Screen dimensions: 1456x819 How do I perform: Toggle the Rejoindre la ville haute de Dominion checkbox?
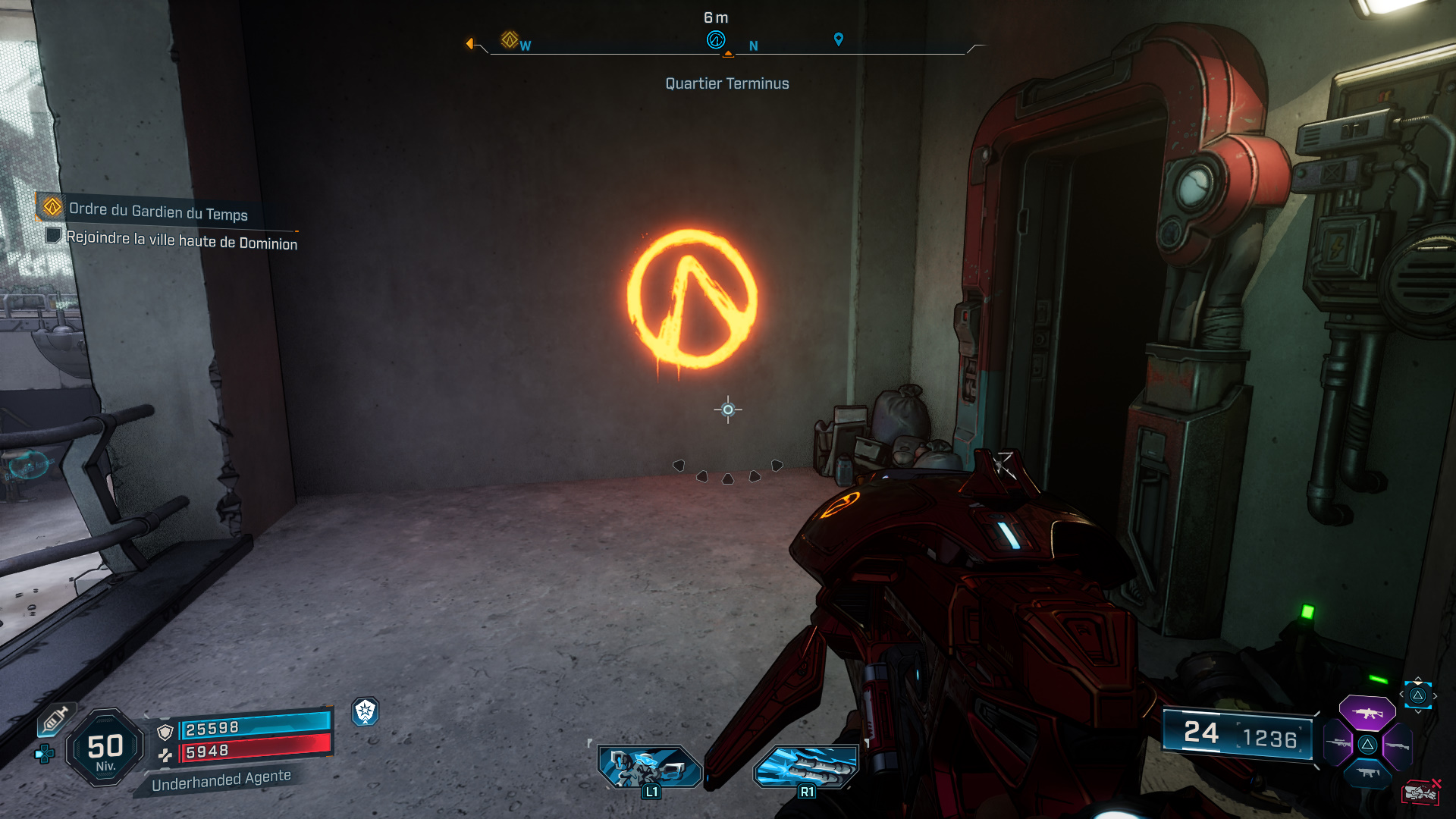[52, 237]
